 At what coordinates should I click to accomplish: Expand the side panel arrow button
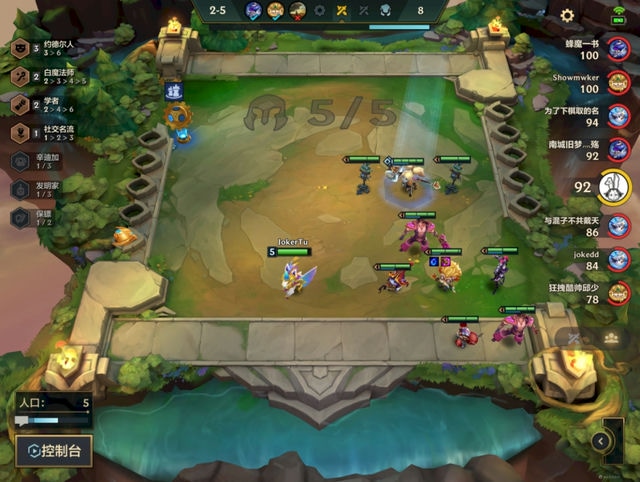point(600,440)
